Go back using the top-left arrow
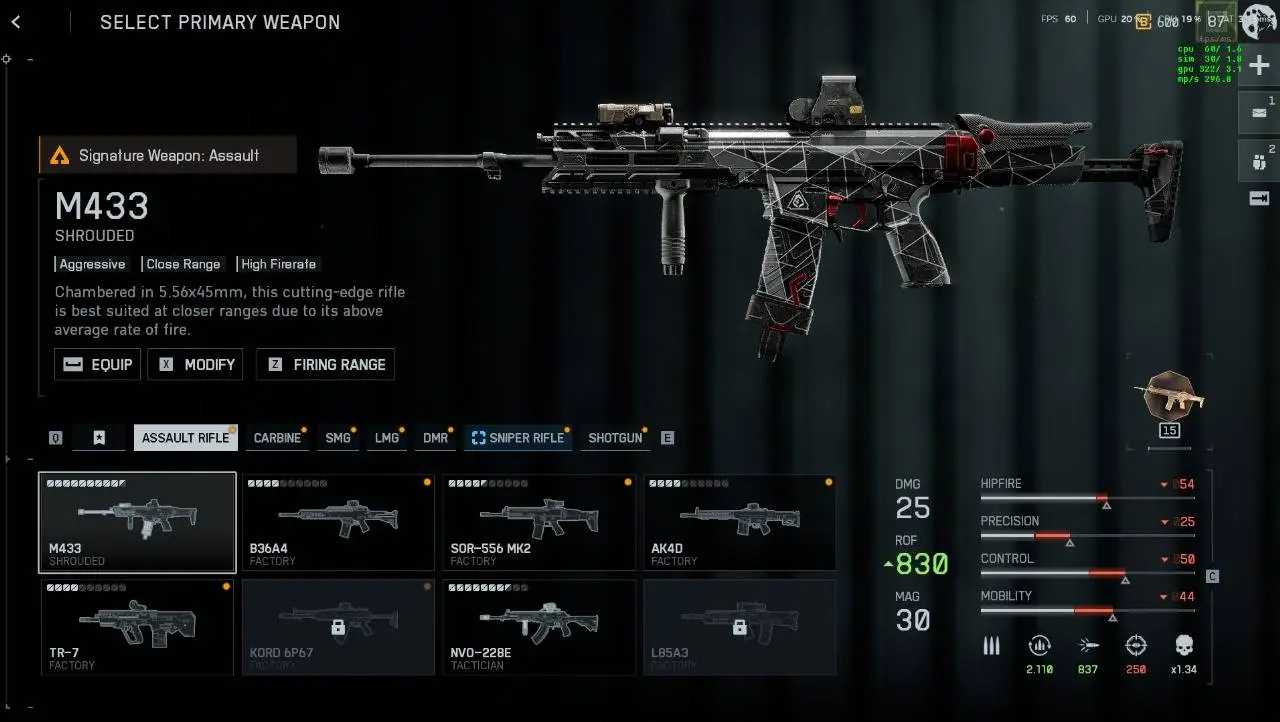 16,22
